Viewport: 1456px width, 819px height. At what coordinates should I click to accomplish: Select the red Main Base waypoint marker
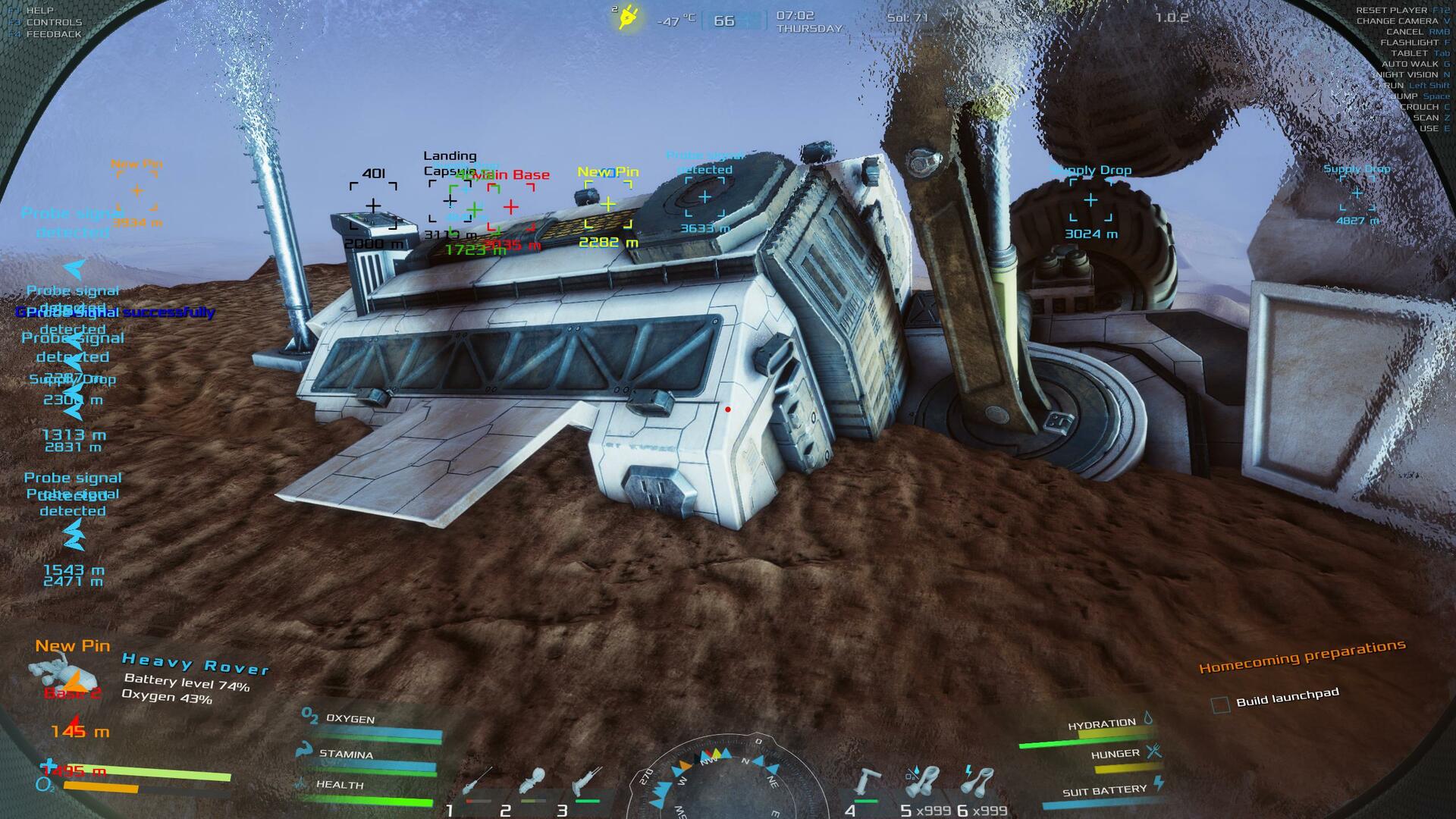coord(511,206)
